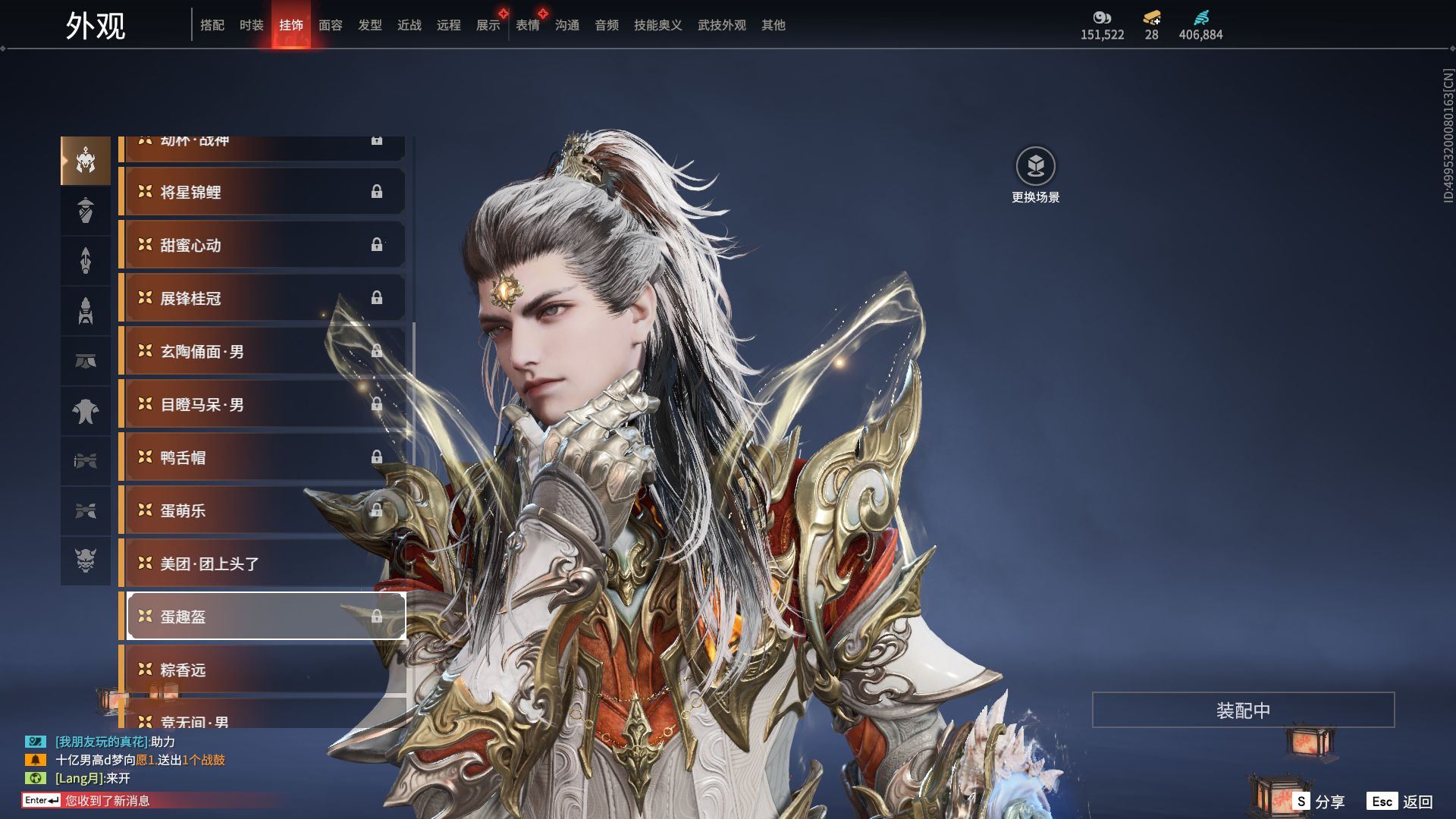Image resolution: width=1456 pixels, height=819 pixels.
Task: Select the 面容 tab
Action: click(330, 25)
